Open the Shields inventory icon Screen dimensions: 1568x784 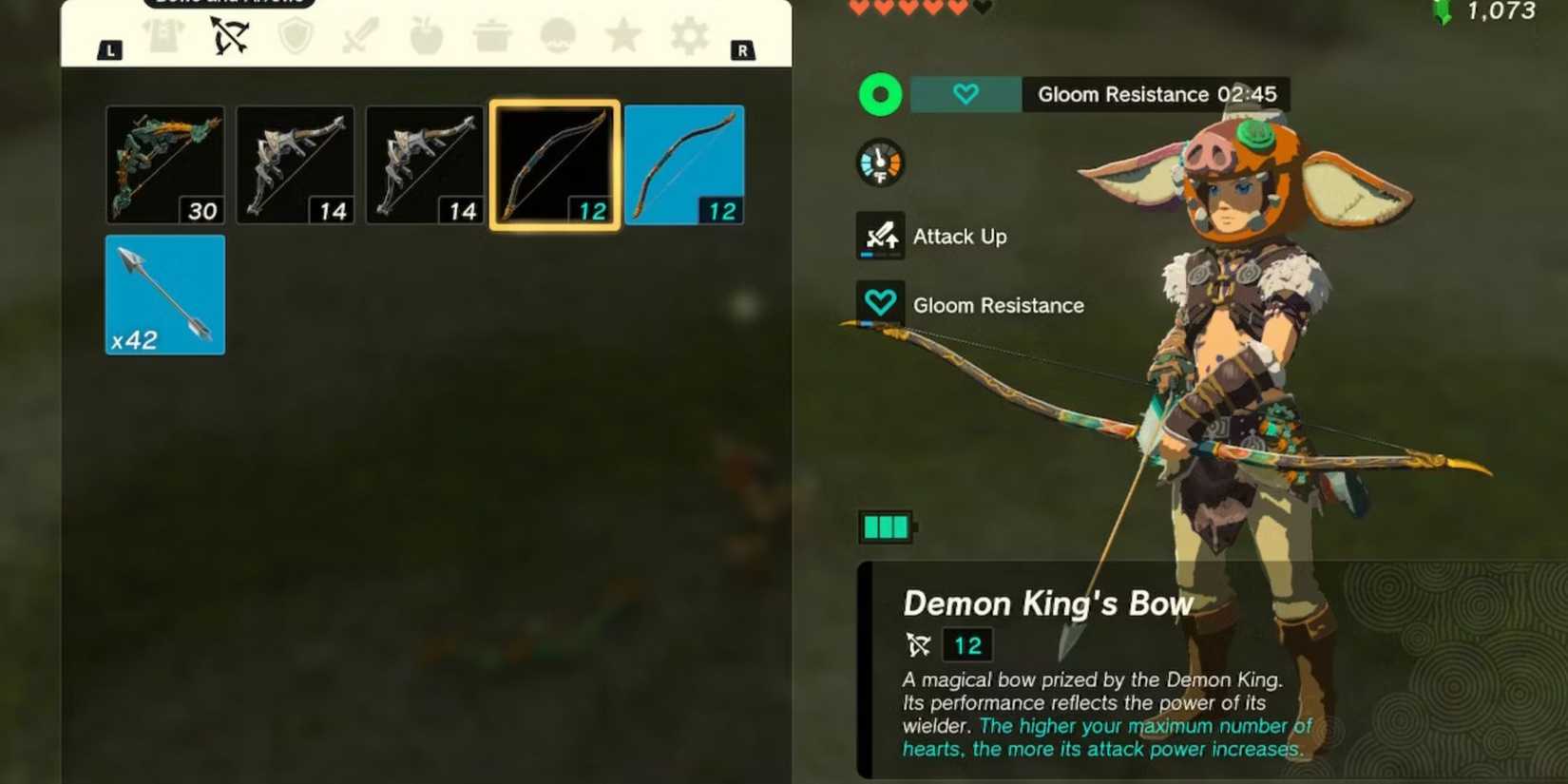pyautogui.click(x=295, y=35)
